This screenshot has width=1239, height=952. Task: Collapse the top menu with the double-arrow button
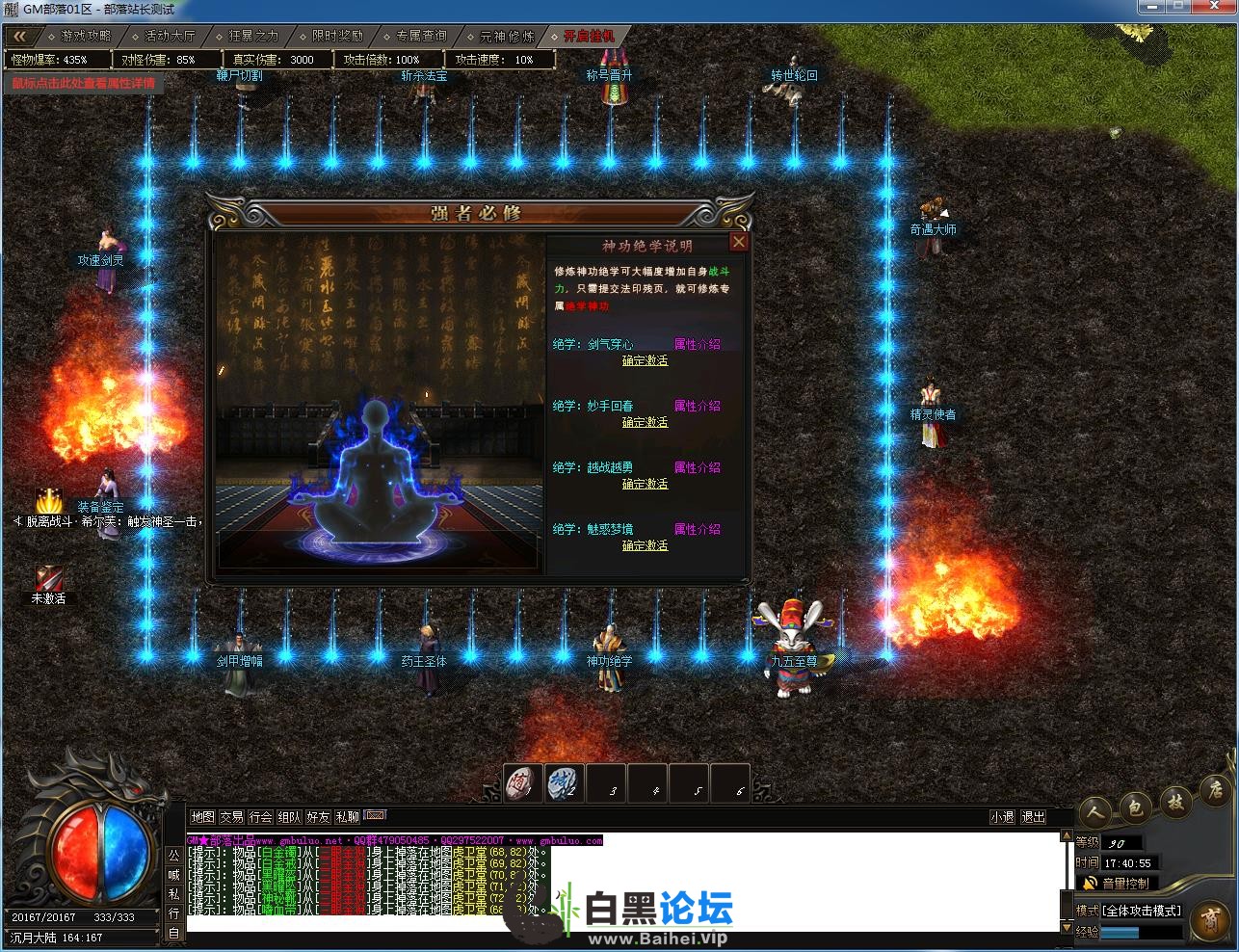[20, 37]
